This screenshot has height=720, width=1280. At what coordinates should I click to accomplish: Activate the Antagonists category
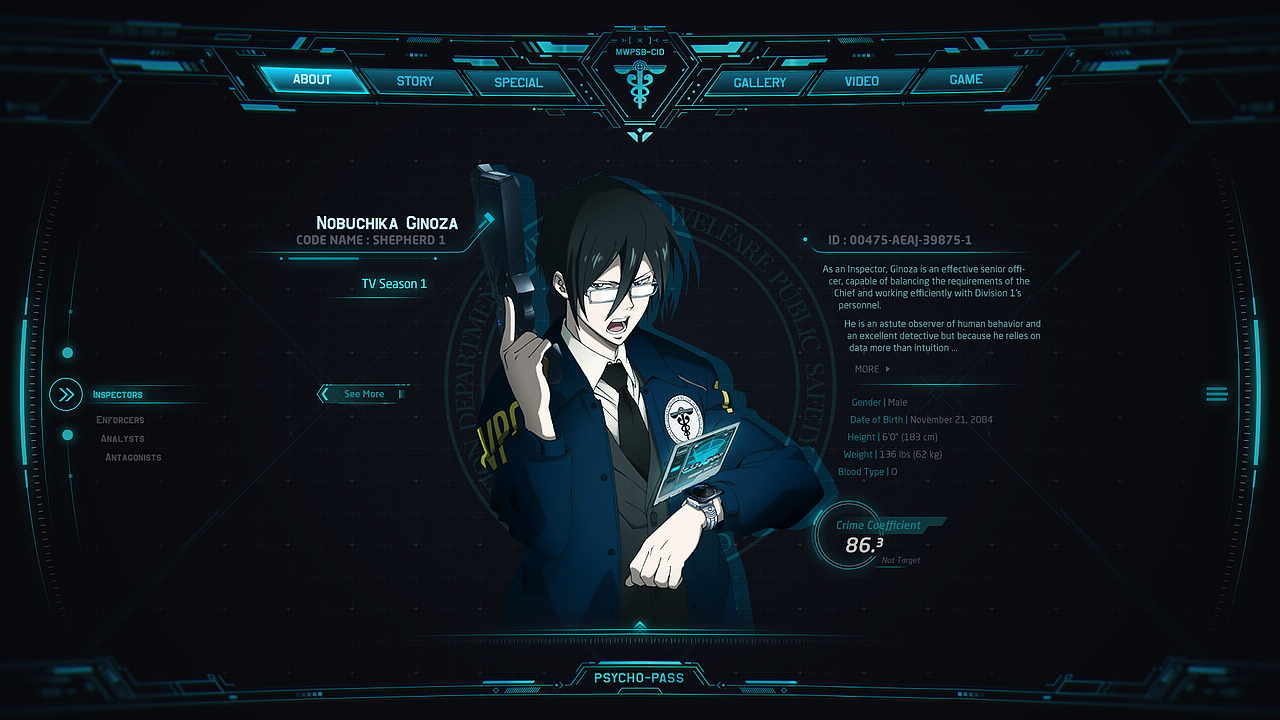coord(132,457)
